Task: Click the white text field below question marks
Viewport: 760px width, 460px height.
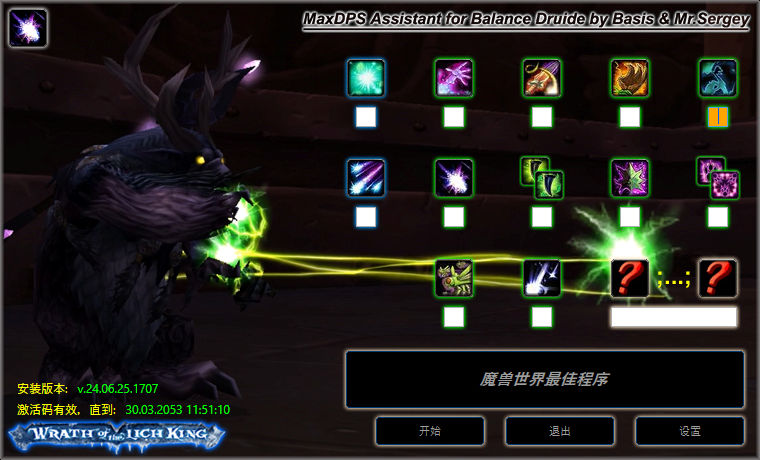Action: pos(673,317)
